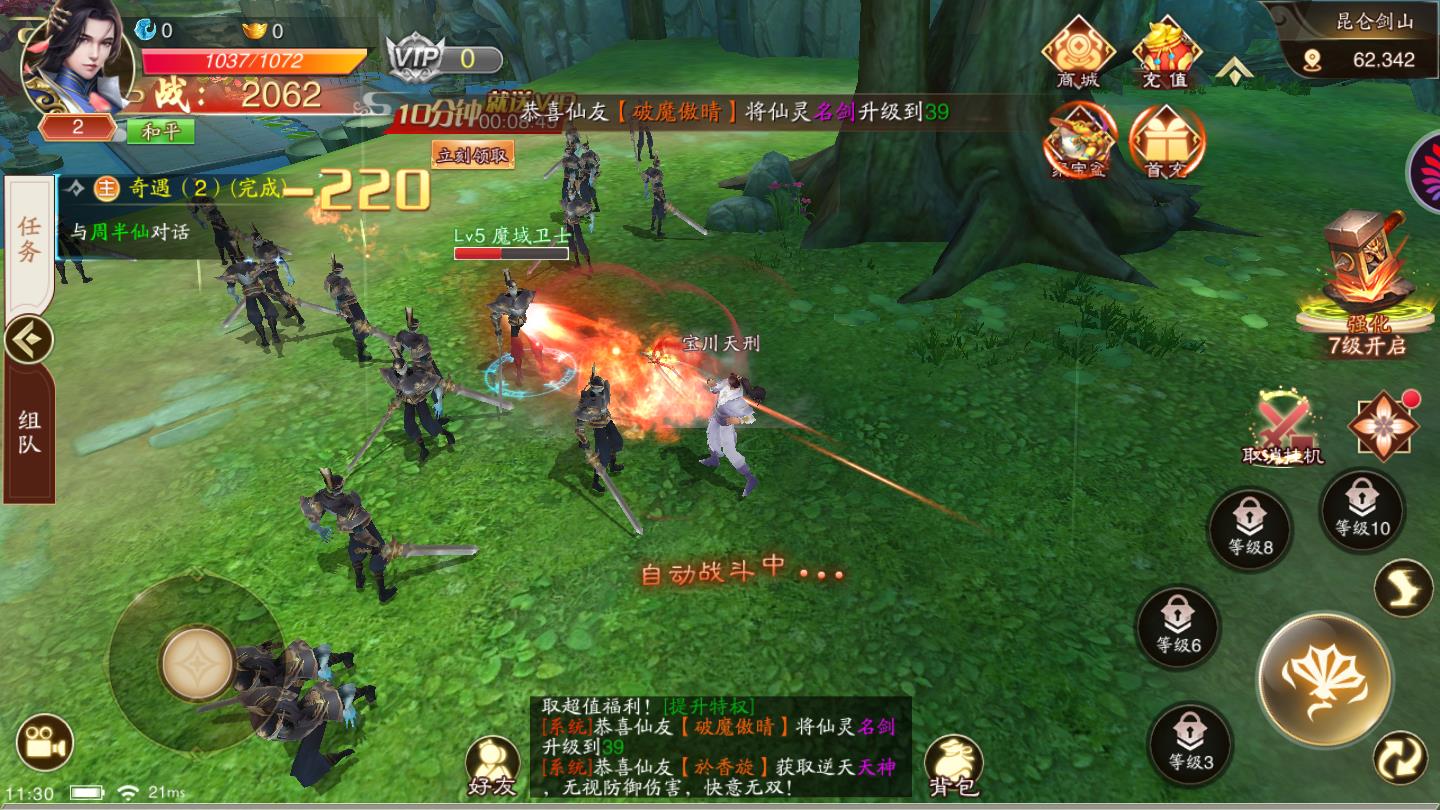Open the 背包 backpack button
The height and width of the screenshot is (810, 1440).
pos(952,767)
